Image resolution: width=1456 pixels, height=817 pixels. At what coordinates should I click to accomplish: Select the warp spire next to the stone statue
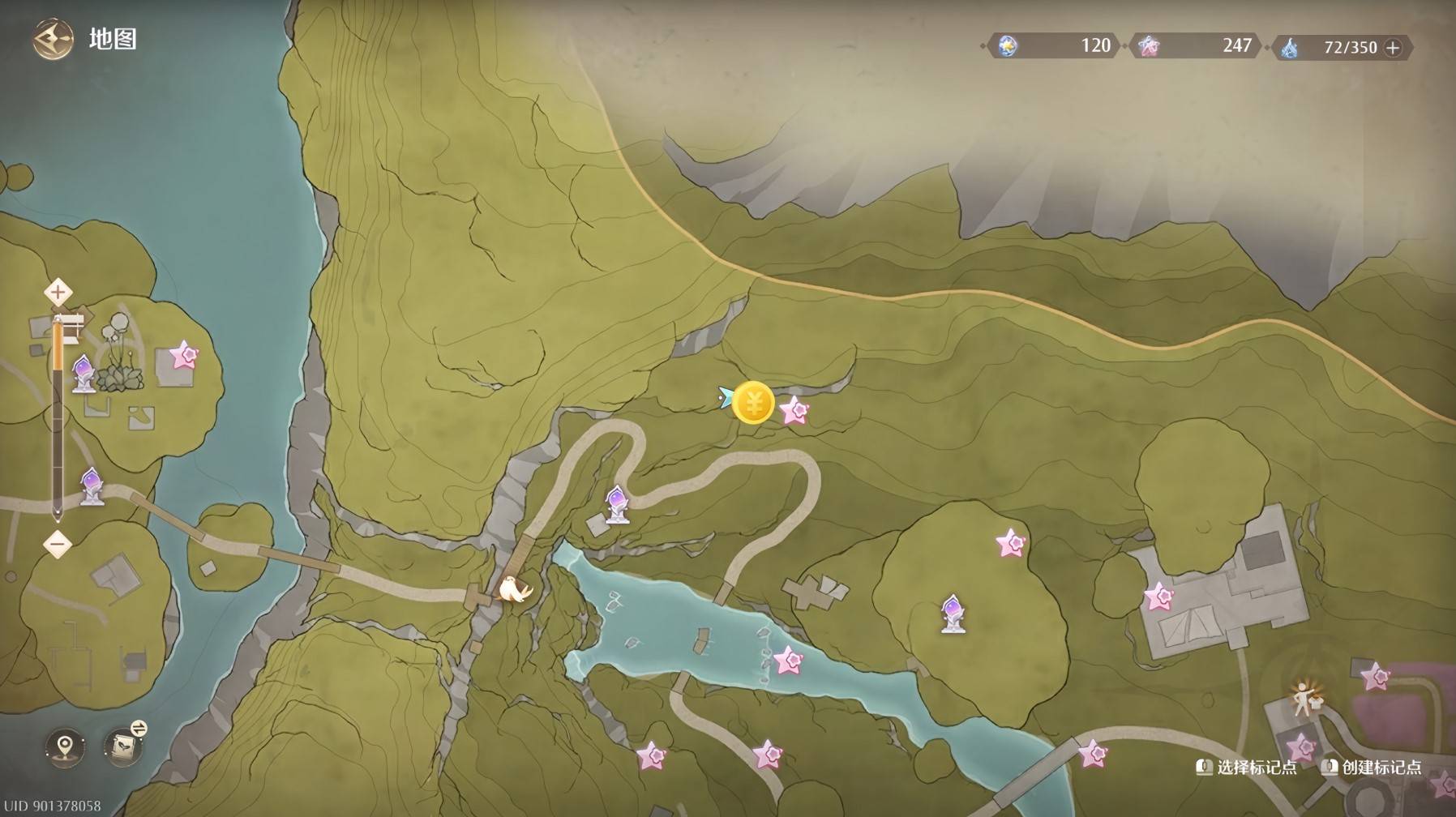coord(84,374)
